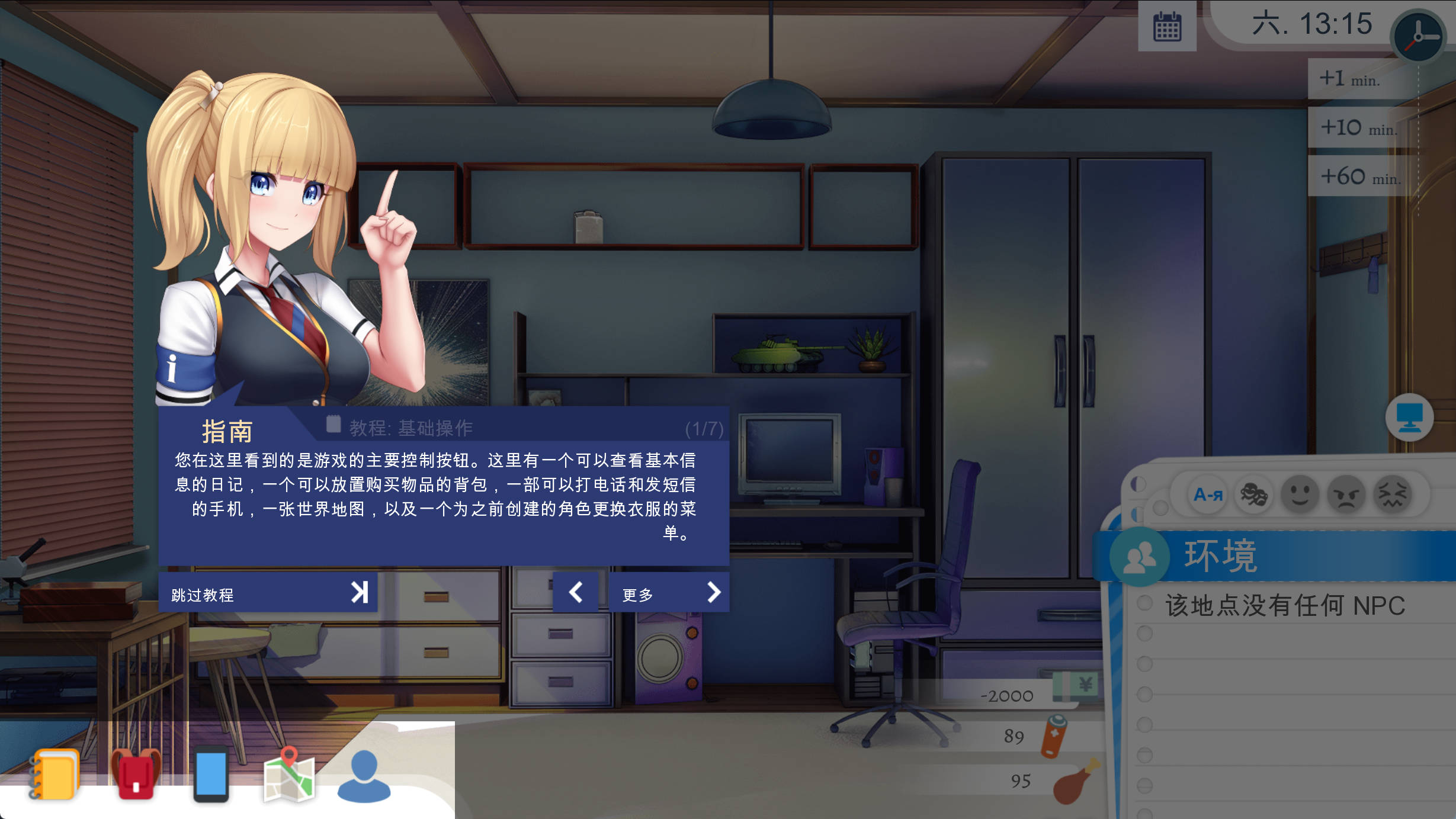Toggle the theater masks emotion icon
The height and width of the screenshot is (819, 1456).
1255,495
